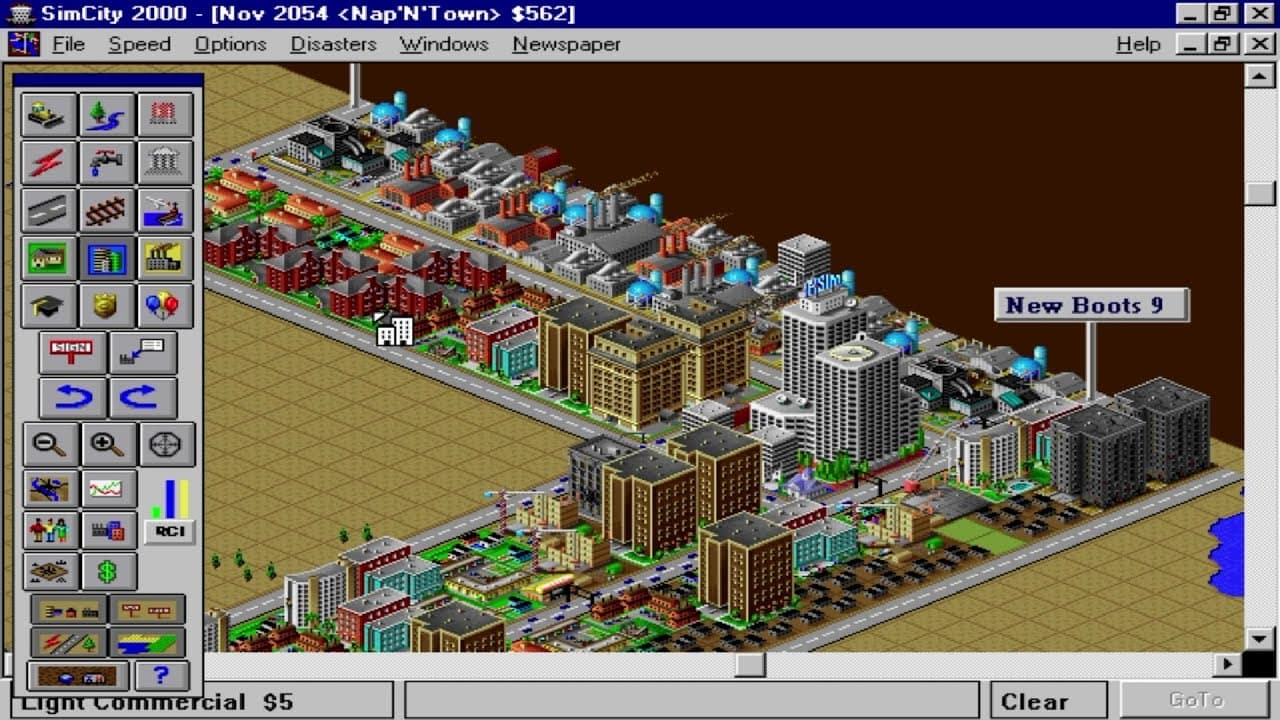Open the Newspaper menu
The width and height of the screenshot is (1280, 720).
pyautogui.click(x=566, y=44)
